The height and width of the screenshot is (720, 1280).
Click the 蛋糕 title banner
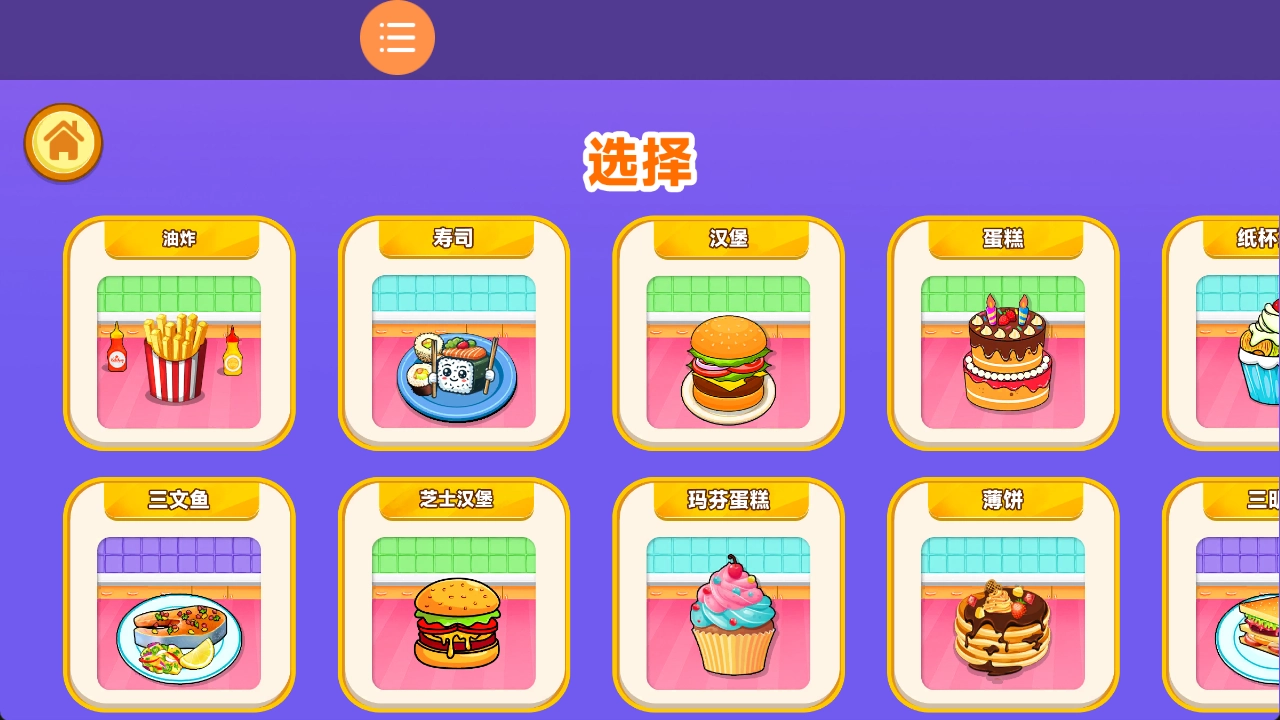pos(1002,238)
